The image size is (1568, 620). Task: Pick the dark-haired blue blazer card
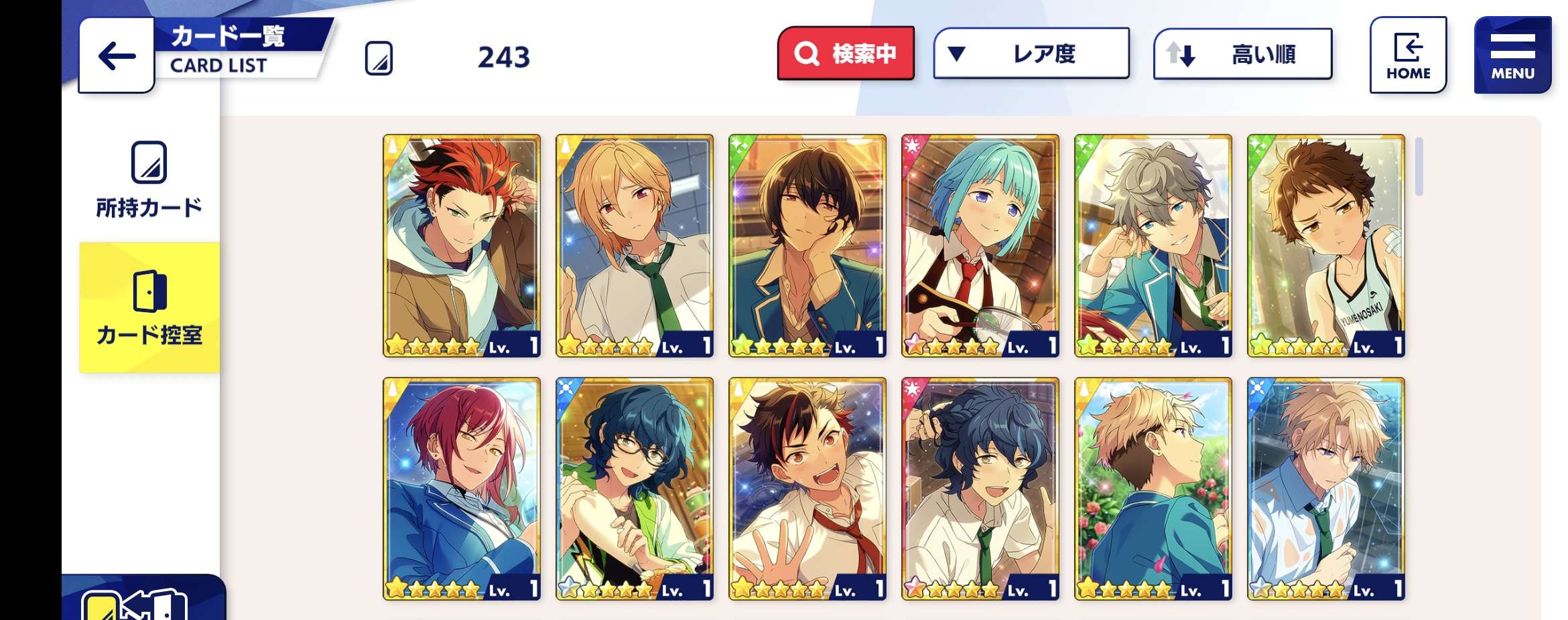807,246
